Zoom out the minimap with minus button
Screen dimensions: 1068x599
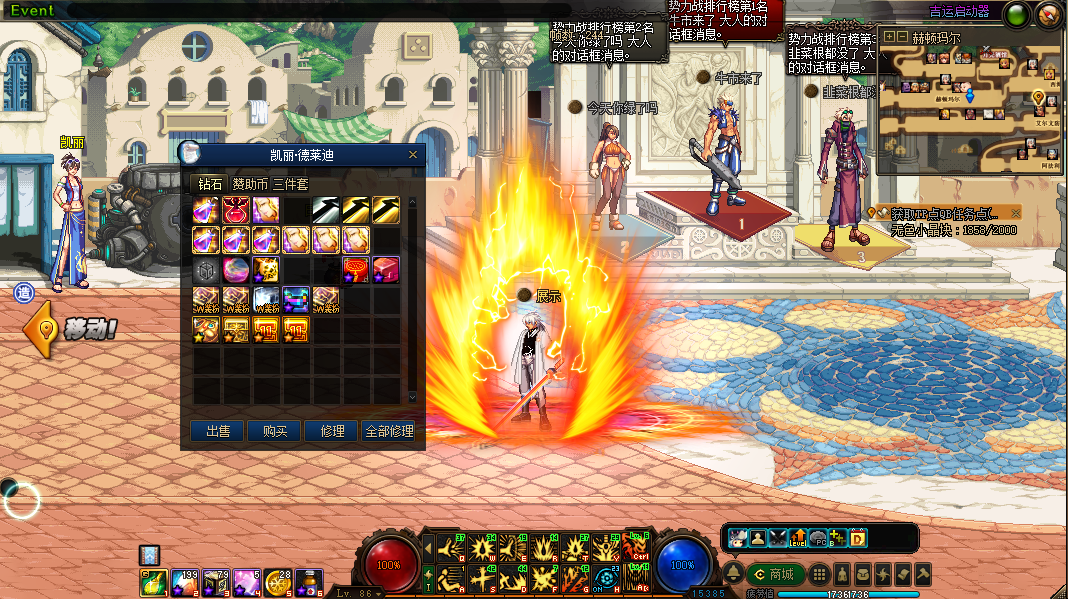coord(902,36)
